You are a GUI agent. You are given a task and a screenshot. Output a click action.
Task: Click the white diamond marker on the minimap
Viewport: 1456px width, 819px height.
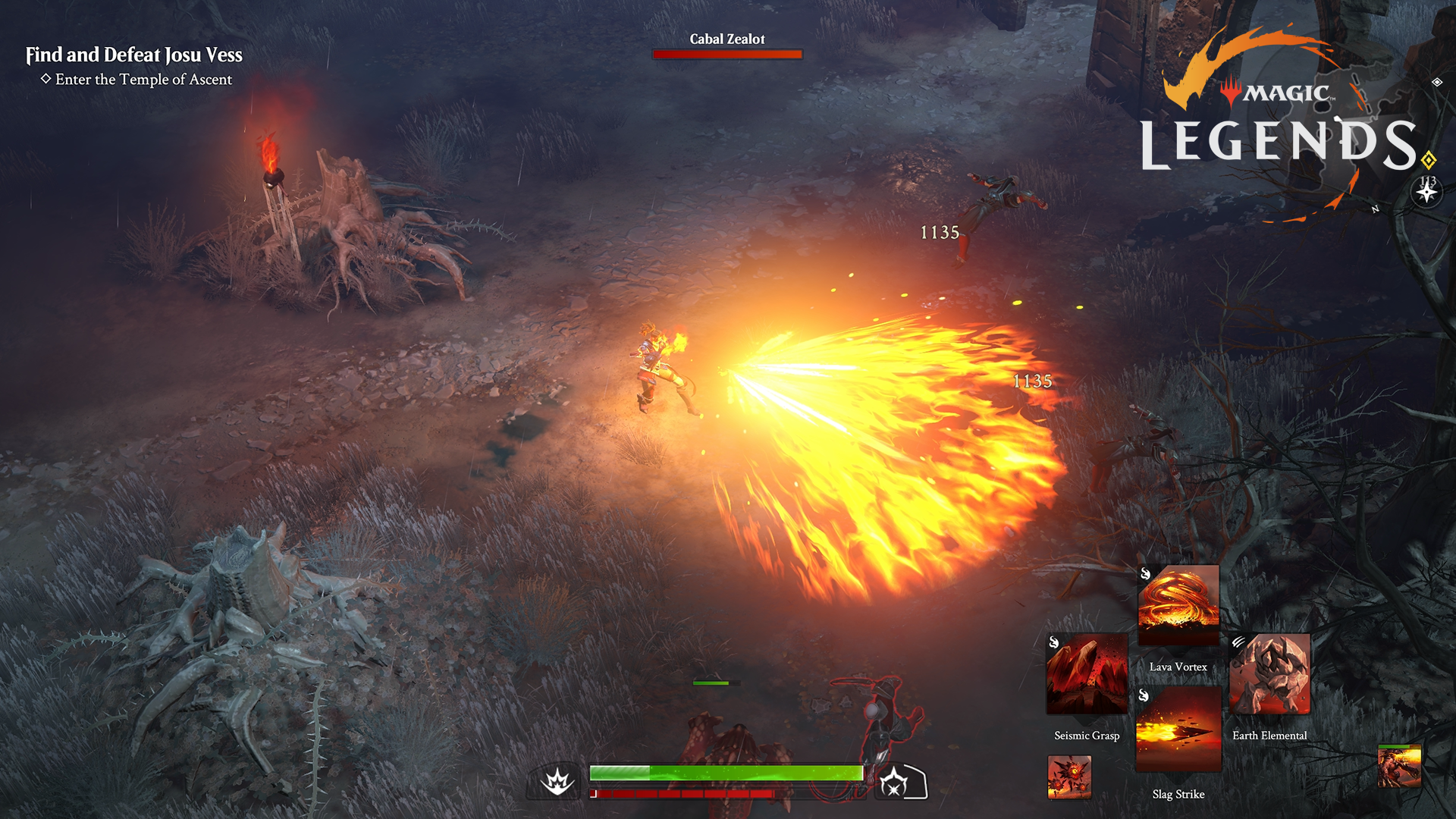point(1436,82)
